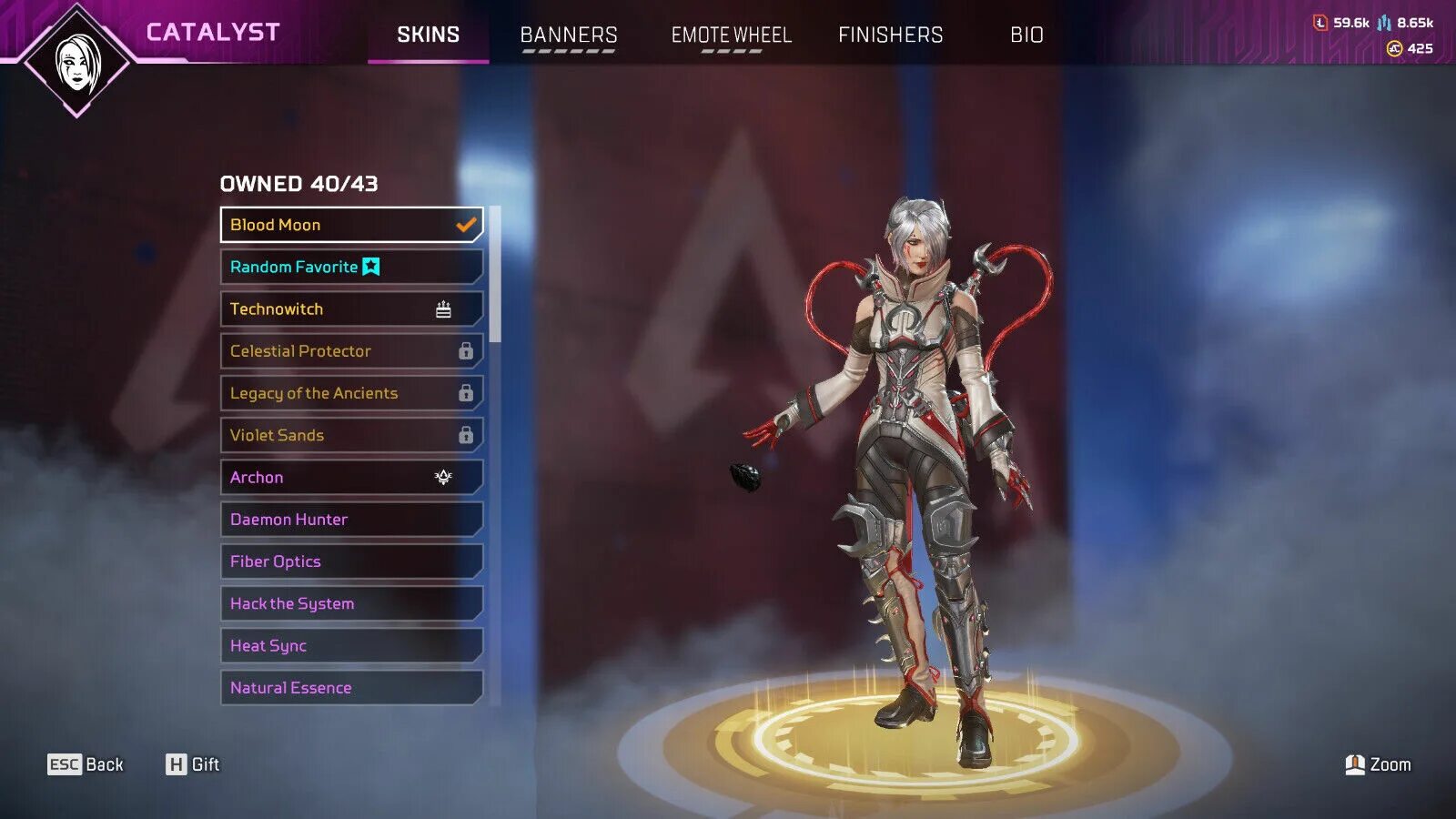Select the Blood Moon skin
Image resolution: width=1456 pixels, height=819 pixels.
[351, 225]
